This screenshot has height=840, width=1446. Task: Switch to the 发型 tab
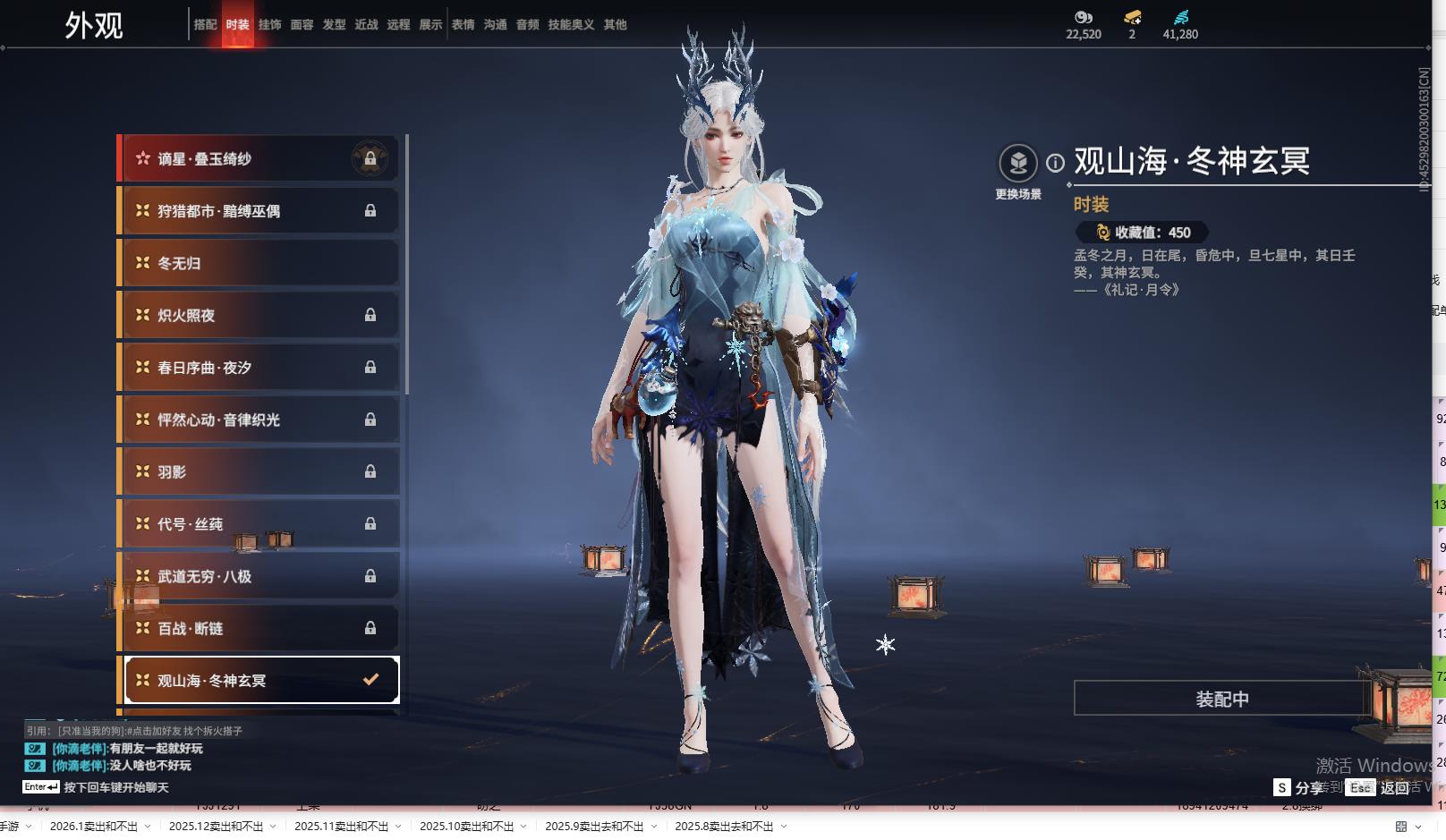(334, 25)
